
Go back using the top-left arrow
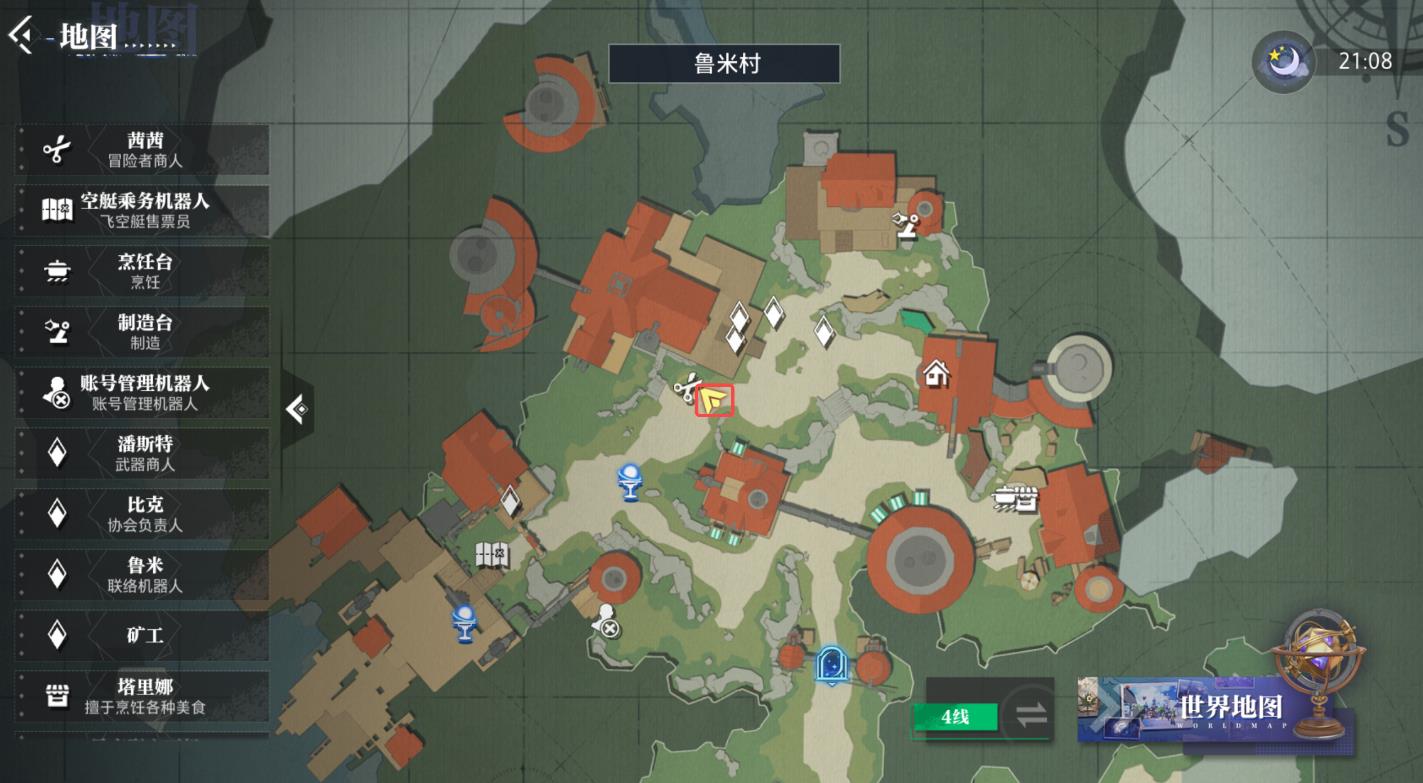point(20,36)
